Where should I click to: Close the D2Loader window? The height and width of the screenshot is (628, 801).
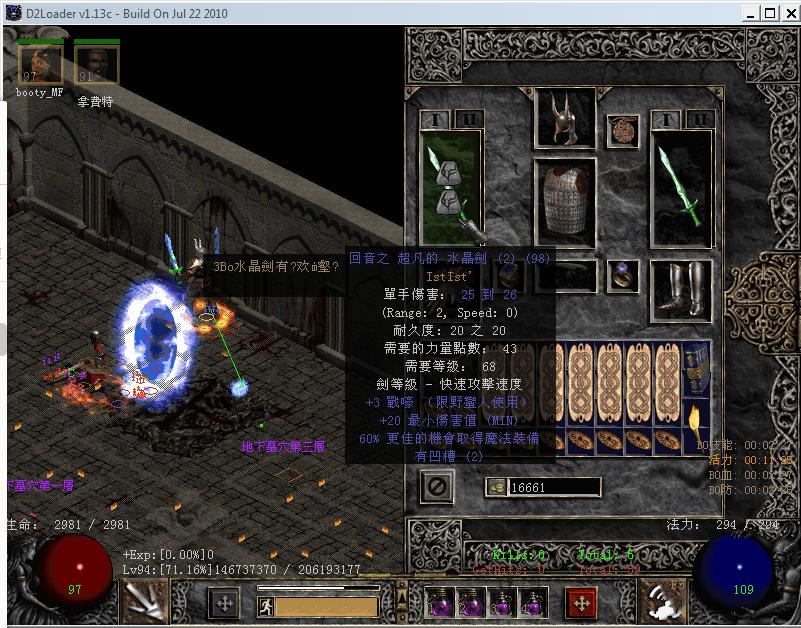click(788, 13)
